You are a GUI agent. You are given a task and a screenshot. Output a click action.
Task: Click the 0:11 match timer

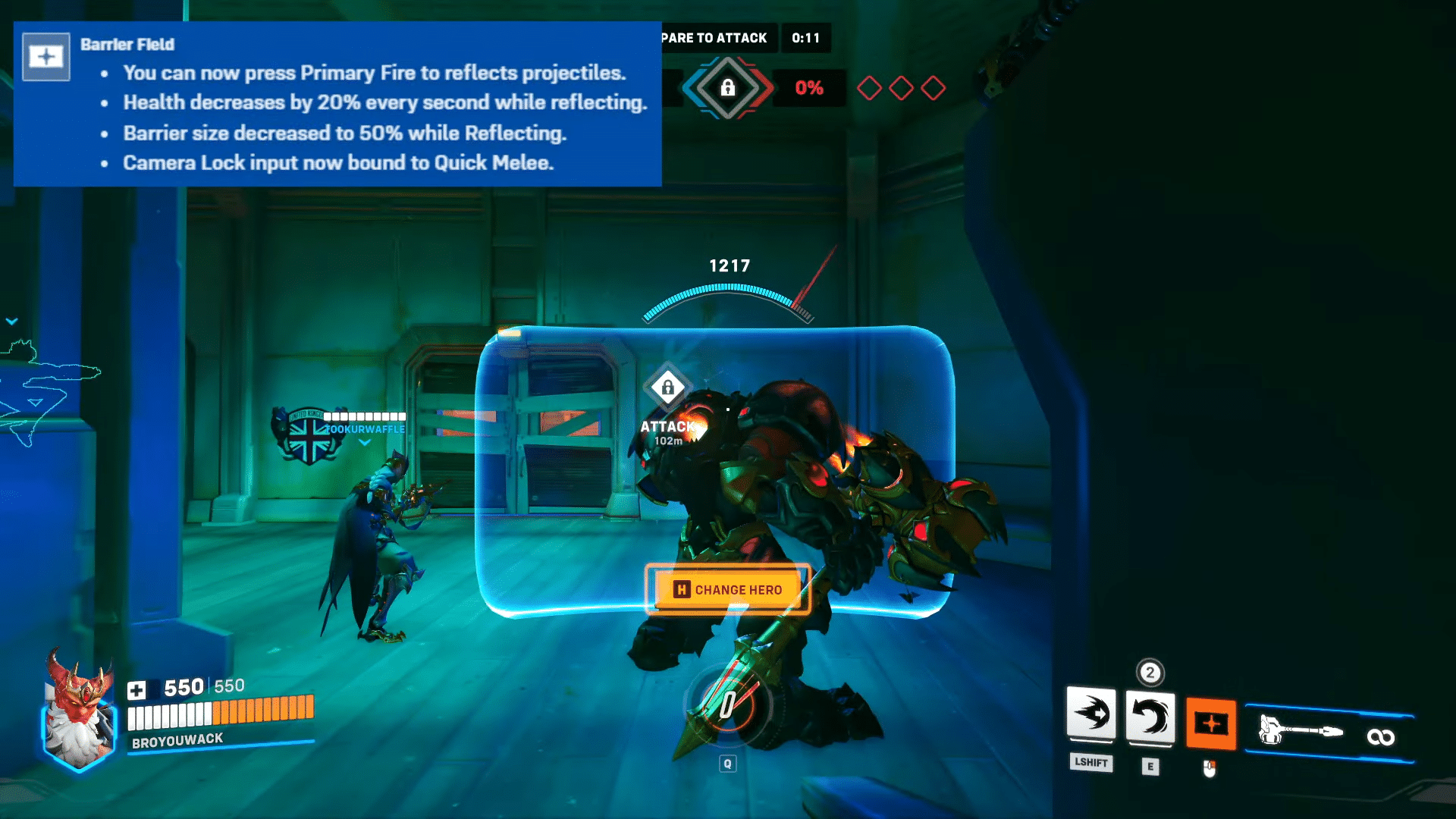[x=805, y=38]
